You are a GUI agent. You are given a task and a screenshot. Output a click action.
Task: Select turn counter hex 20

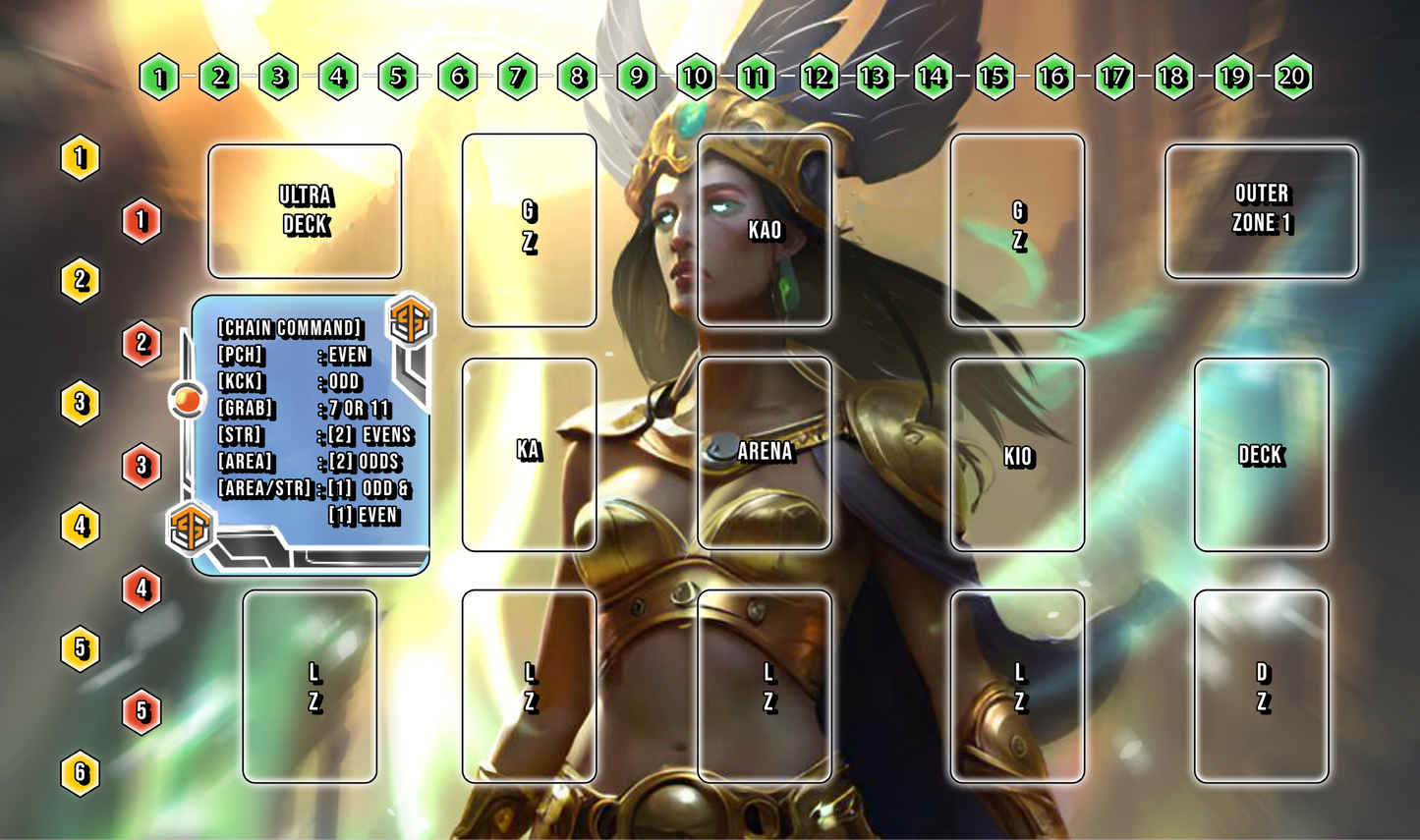coord(1295,77)
